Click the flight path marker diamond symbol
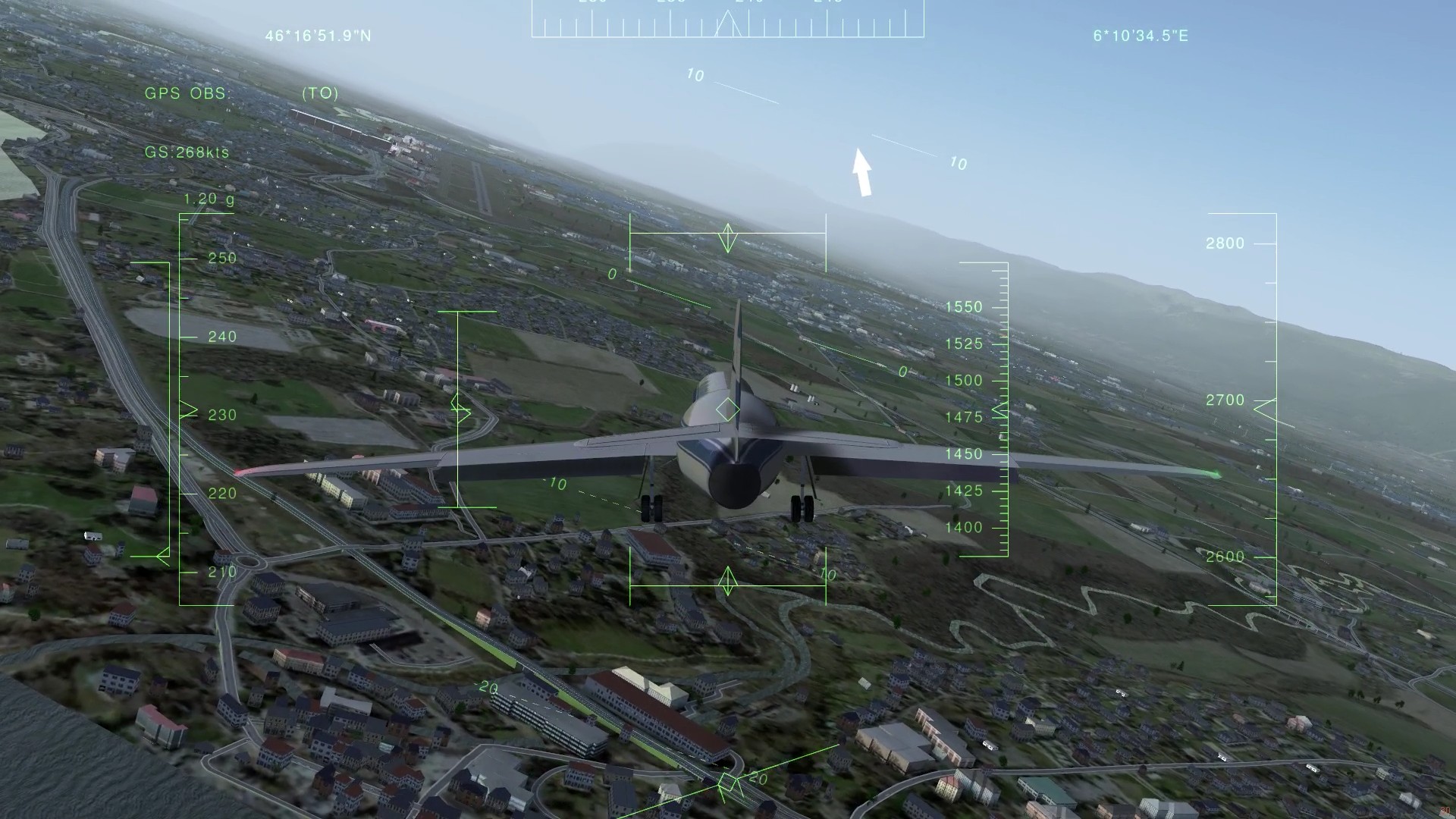 pos(726,409)
